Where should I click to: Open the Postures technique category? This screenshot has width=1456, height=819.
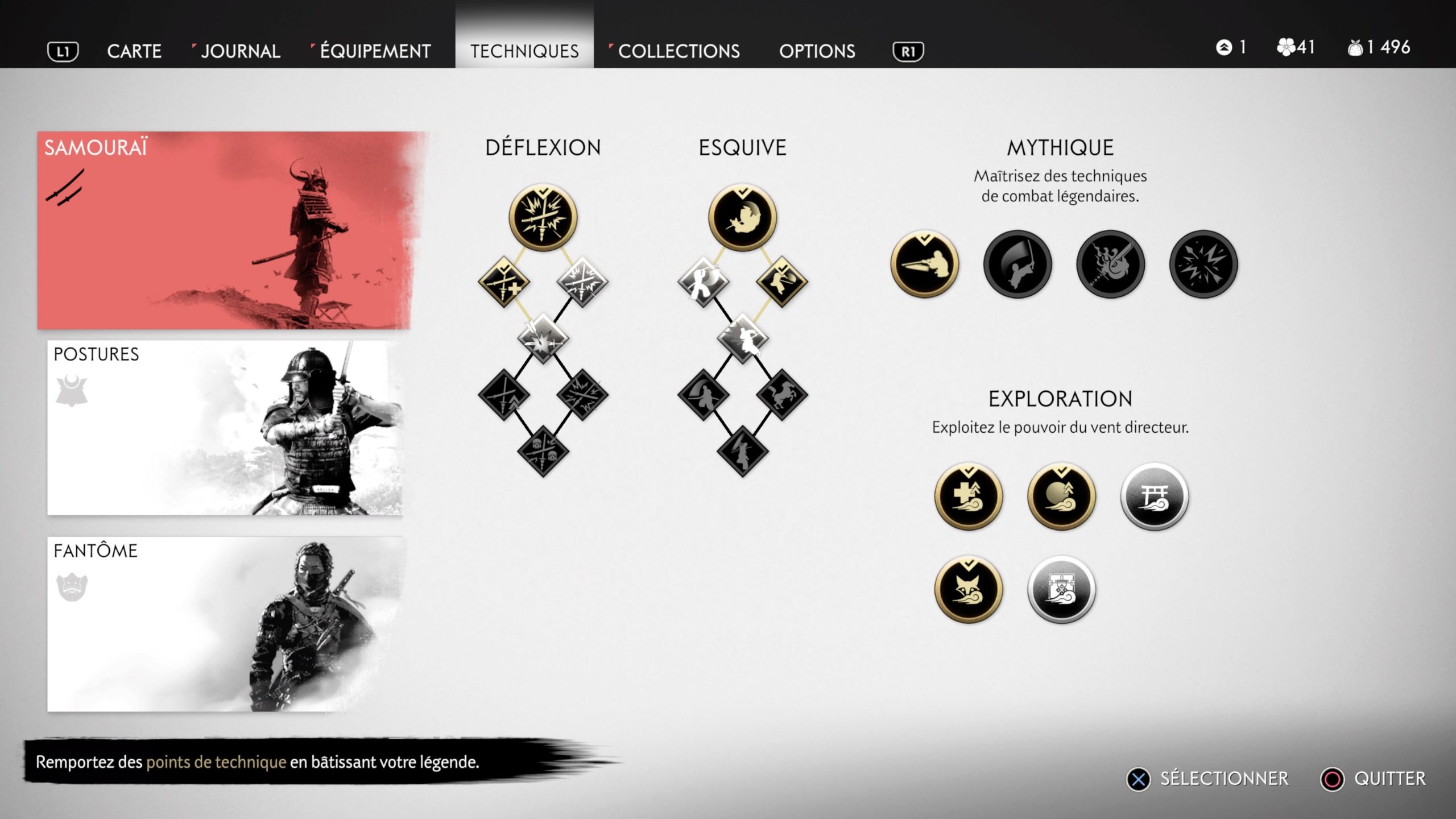coord(225,428)
